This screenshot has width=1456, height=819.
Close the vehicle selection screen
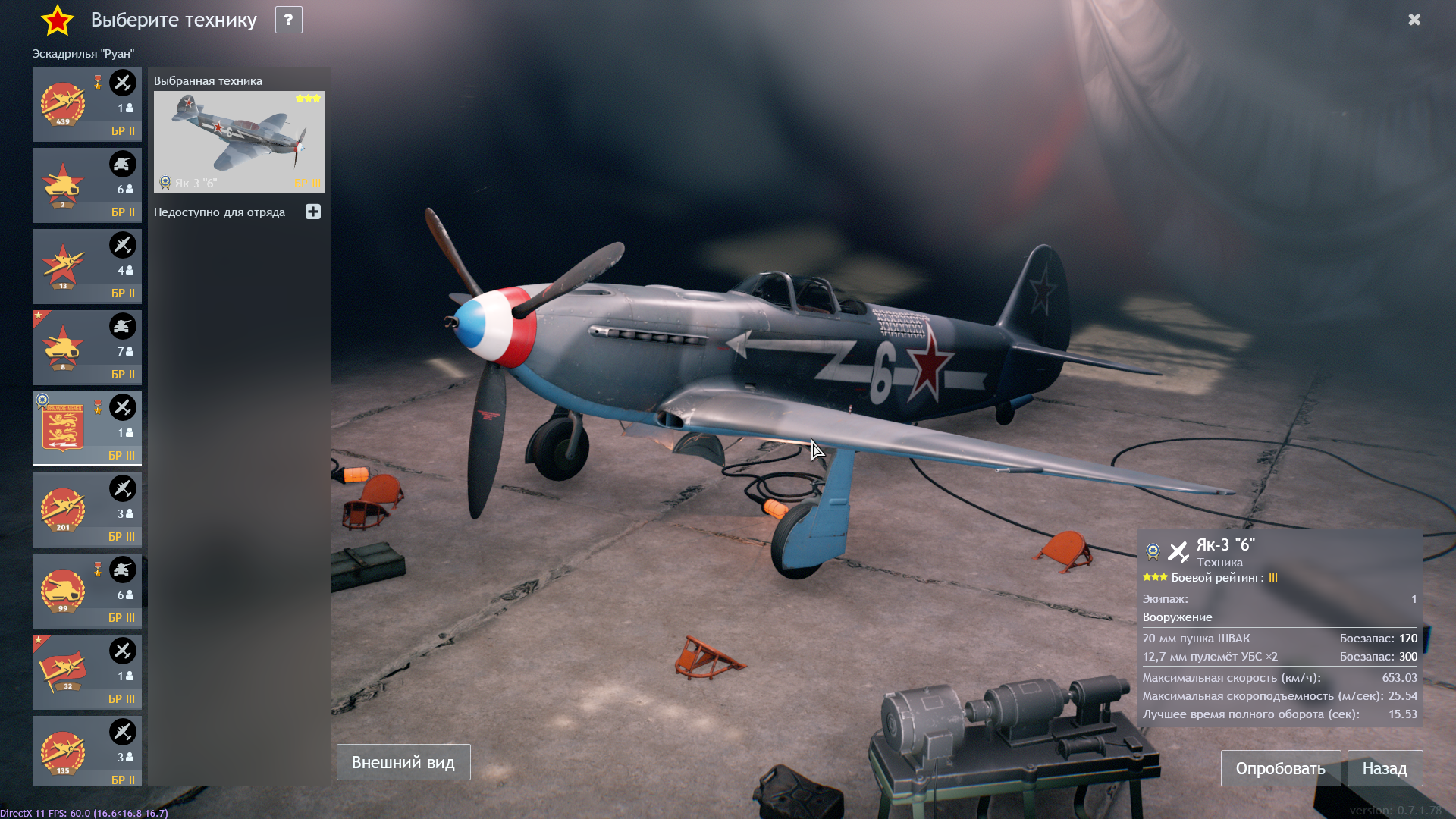(x=1414, y=20)
